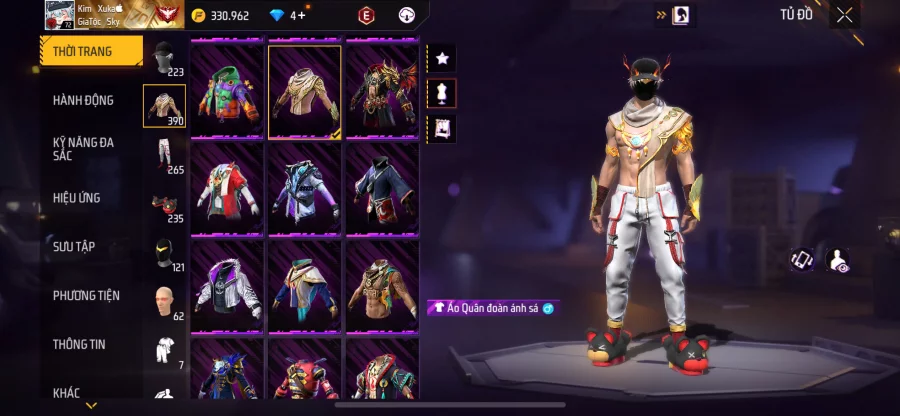Select the Thông Tin menu entry
Viewport: 900px width, 416px height.
[x=80, y=344]
